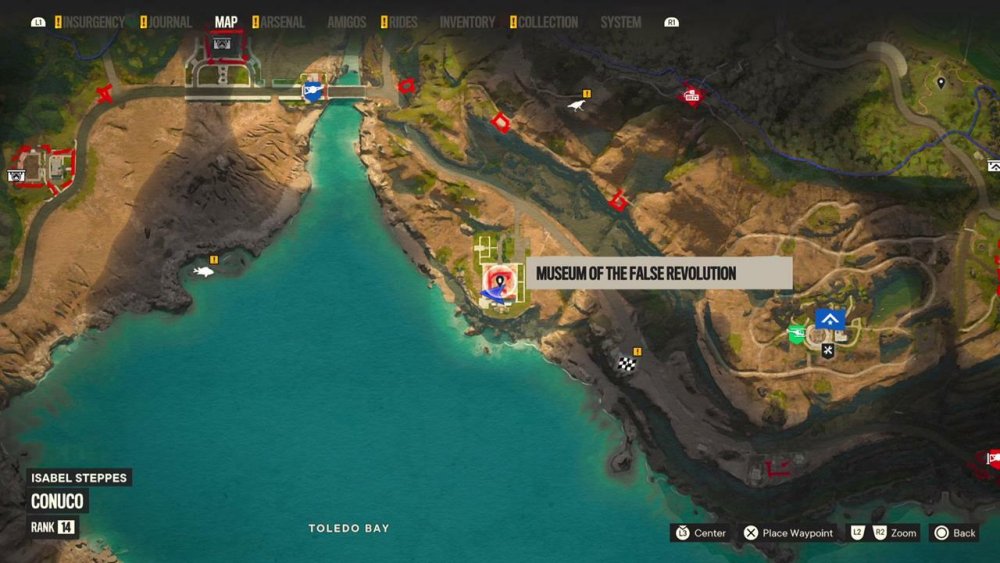Select the red diamond building marker
This screenshot has height=563, width=1000.
point(690,96)
